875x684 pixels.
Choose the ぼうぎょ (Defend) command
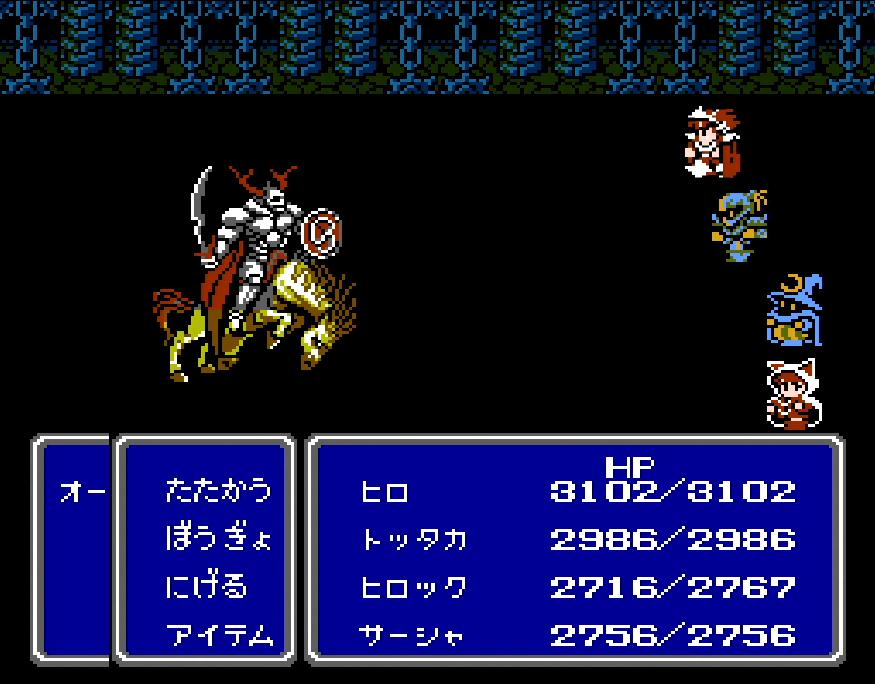pos(217,538)
